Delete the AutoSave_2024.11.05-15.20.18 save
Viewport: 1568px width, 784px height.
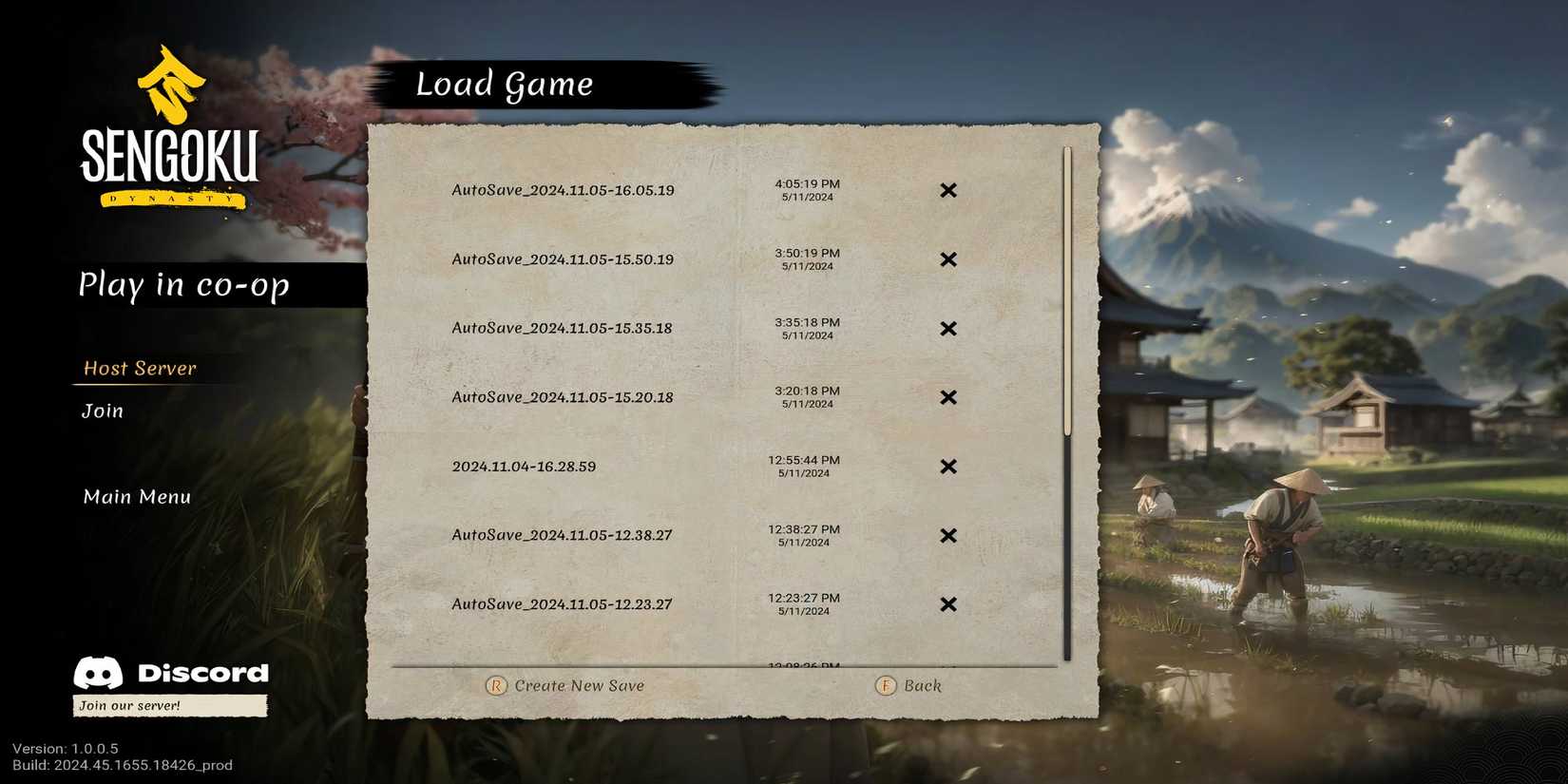pos(947,398)
